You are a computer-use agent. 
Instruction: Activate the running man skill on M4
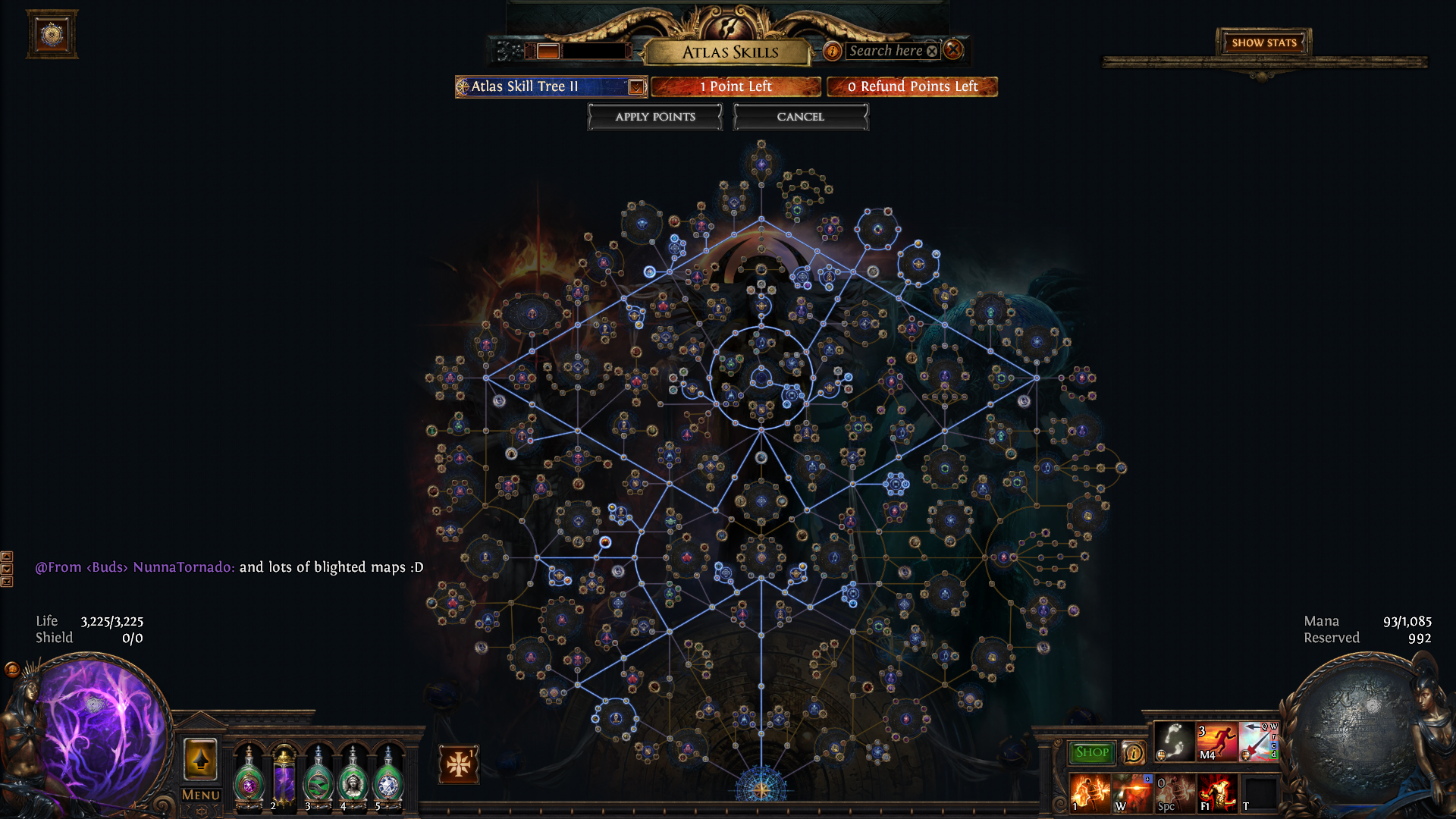[x=1216, y=741]
